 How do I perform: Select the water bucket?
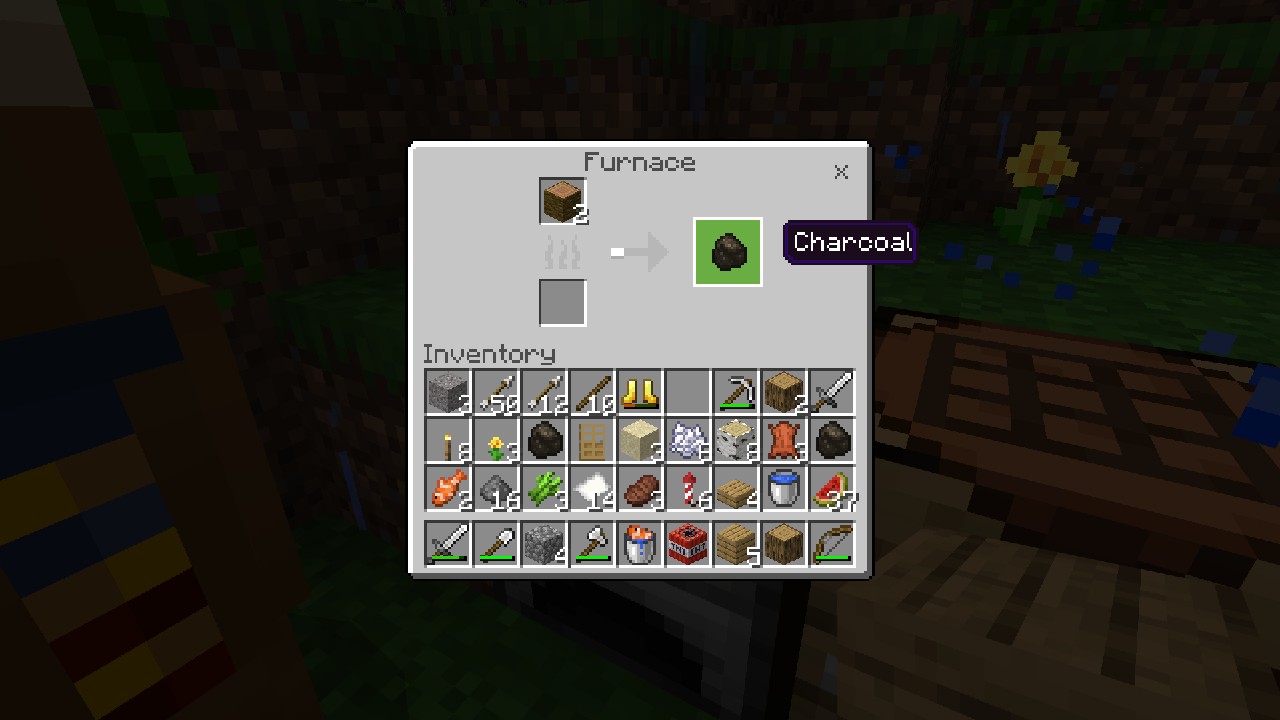tap(783, 489)
